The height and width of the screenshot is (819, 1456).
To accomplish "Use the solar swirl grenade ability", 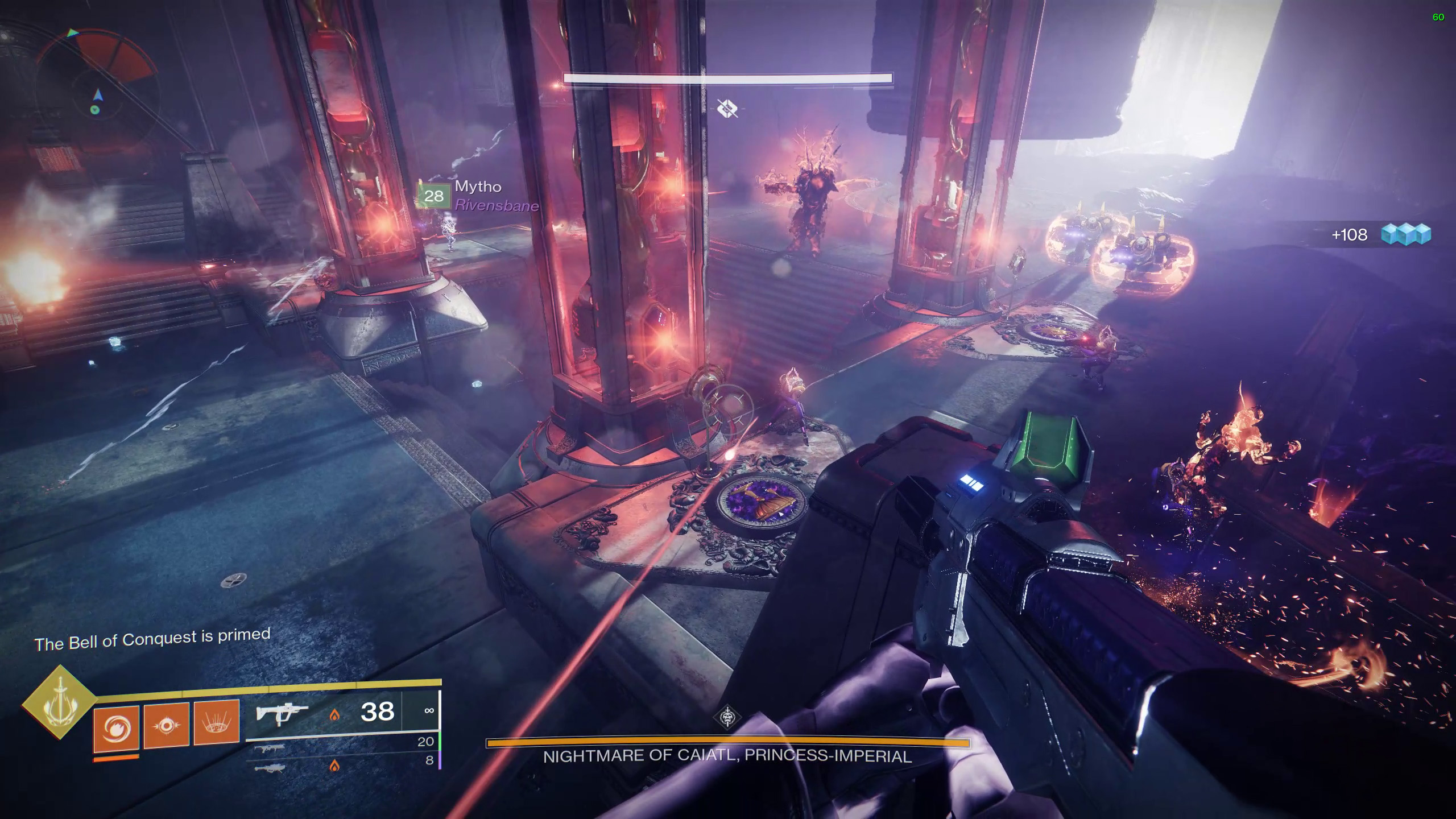I will pyautogui.click(x=116, y=727).
